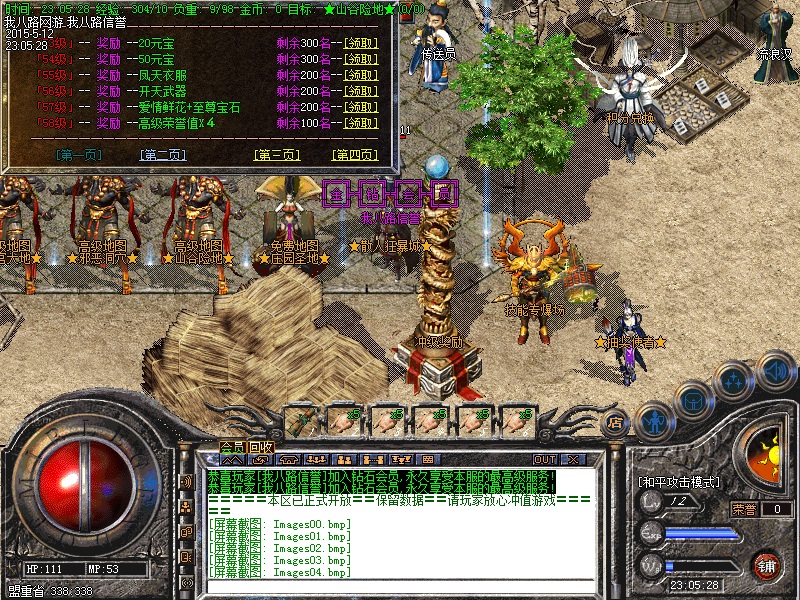800x600 pixels.
Task: Go to the 第三页 reward page
Action: pyautogui.click(x=277, y=155)
